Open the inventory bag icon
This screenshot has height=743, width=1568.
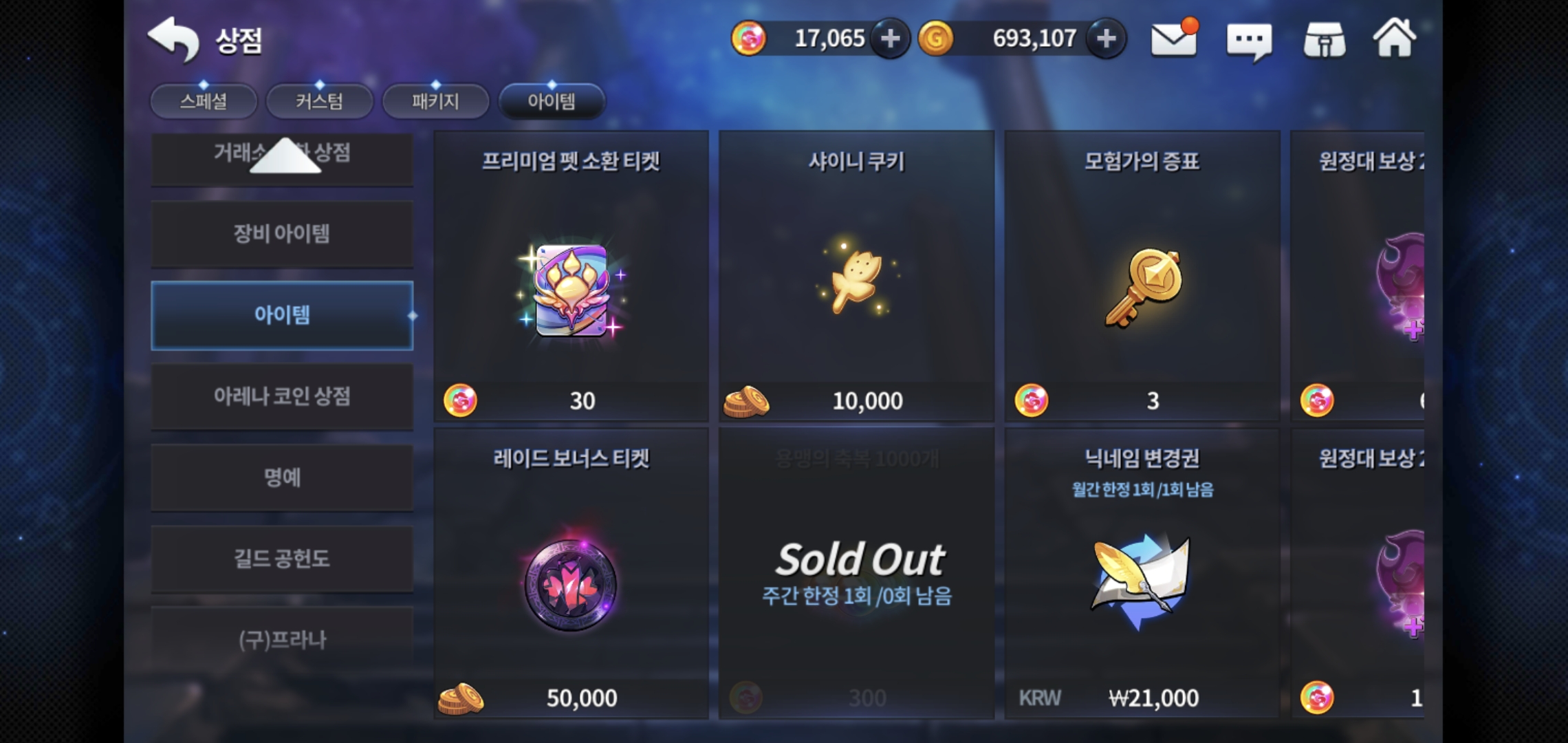point(1324,40)
